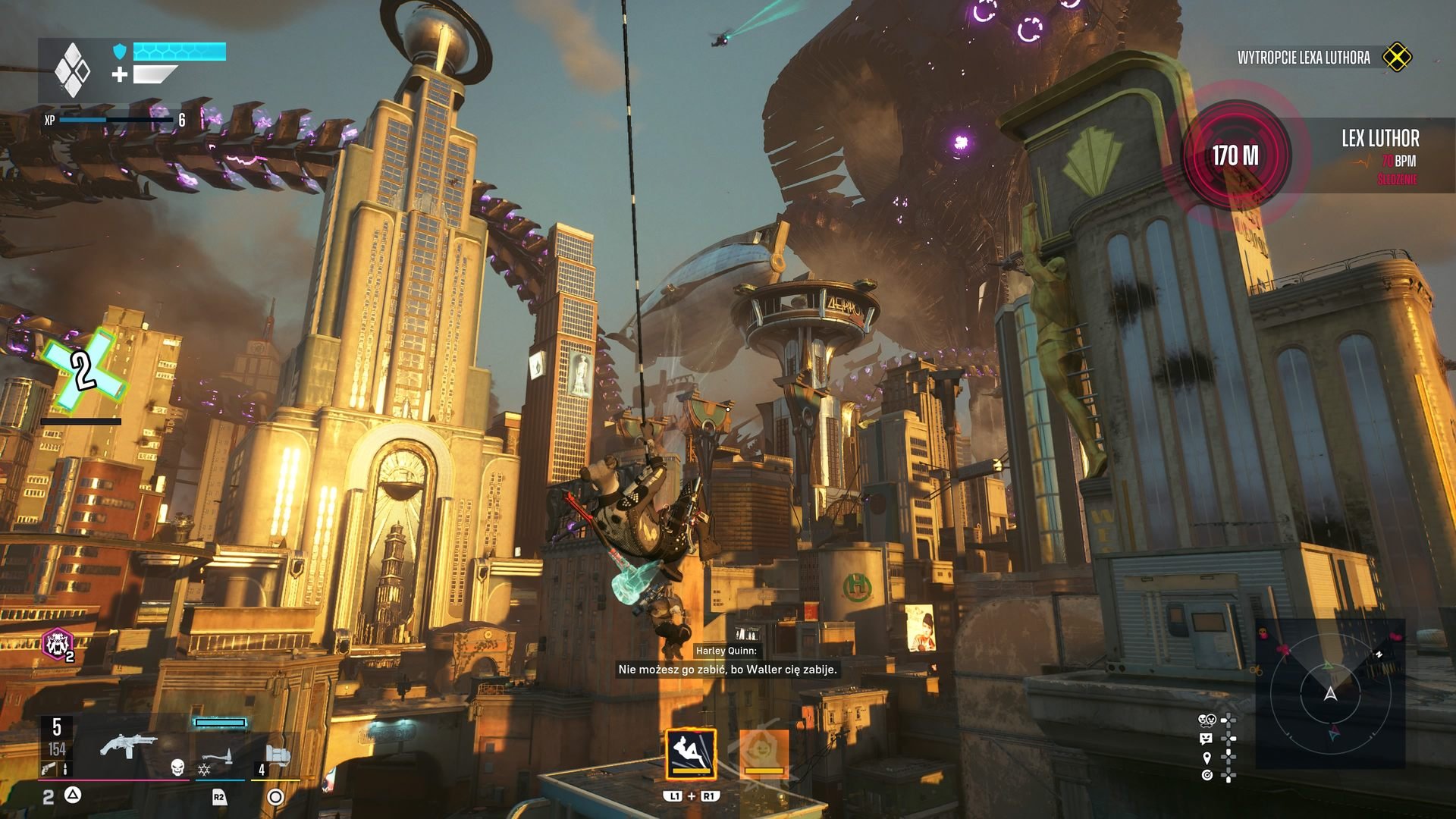
Task: Select the orange smiling face ability icon
Action: [764, 753]
